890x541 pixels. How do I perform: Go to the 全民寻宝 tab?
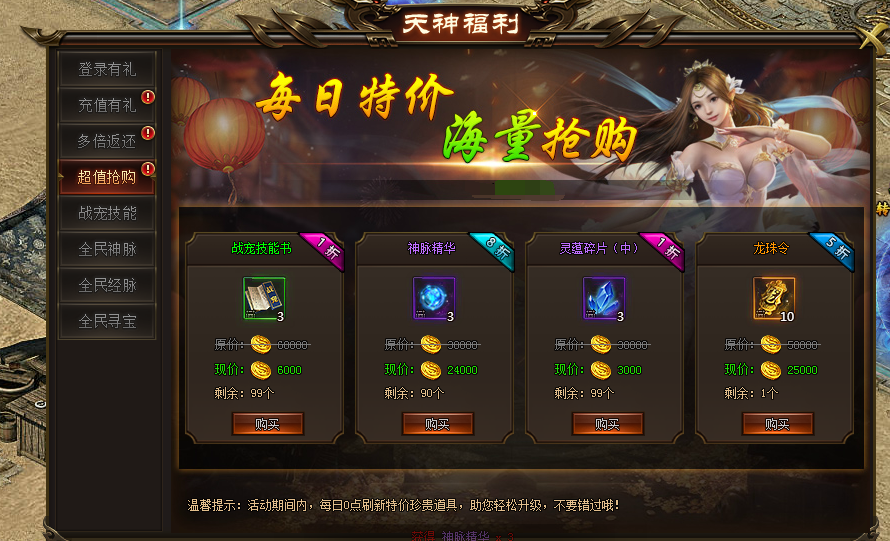107,321
